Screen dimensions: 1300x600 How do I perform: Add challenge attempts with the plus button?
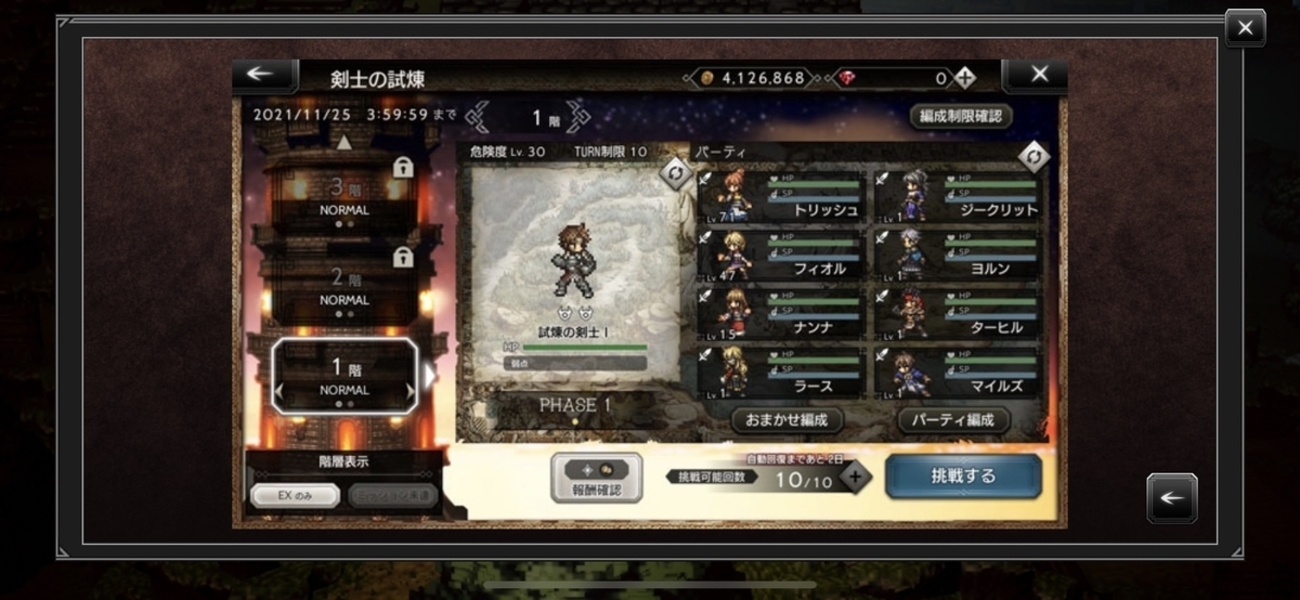854,477
